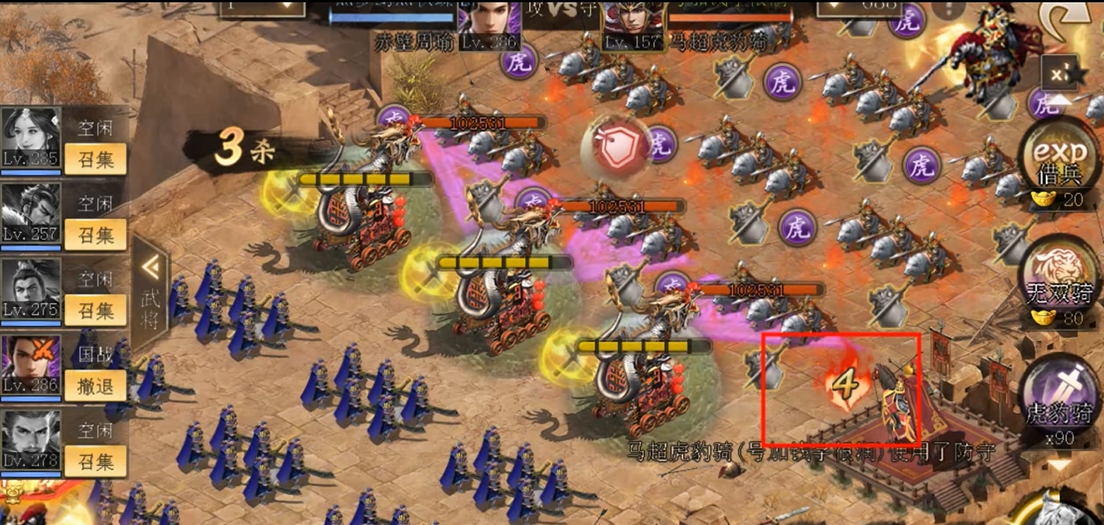Tap the x1 battle speed toggle
Viewport: 1104px width, 525px height.
[x=1060, y=73]
